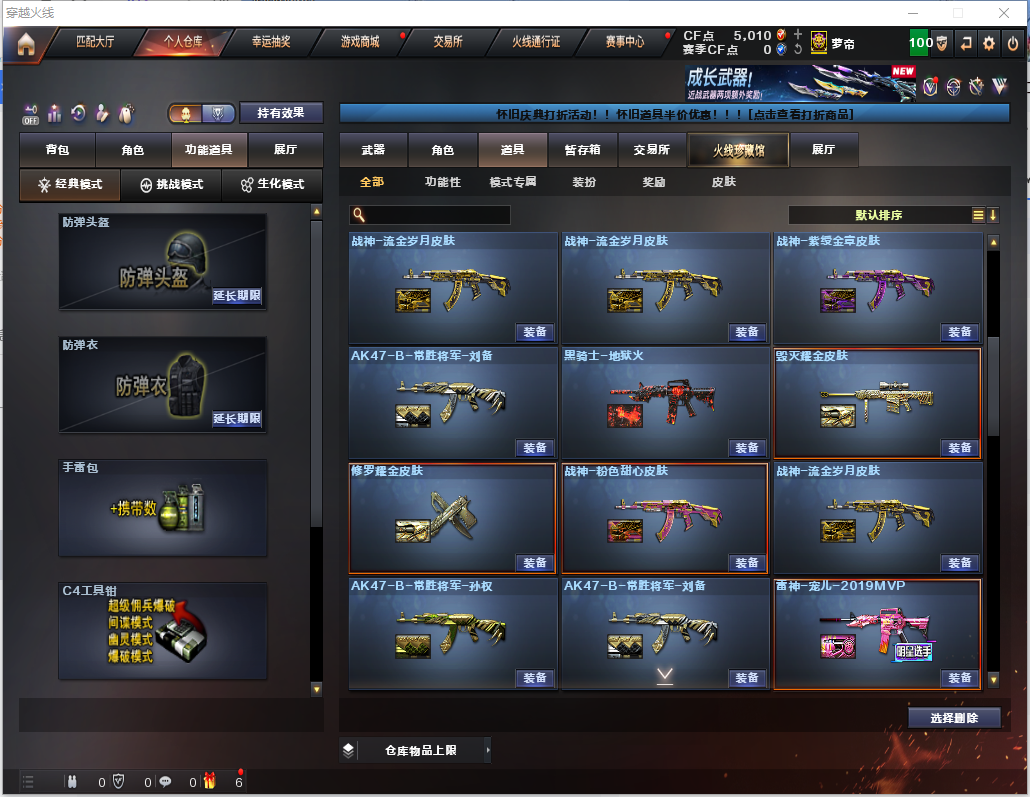Switch to 幸运抽奖 lucky draw tab
This screenshot has width=1030, height=797.
[271, 42]
